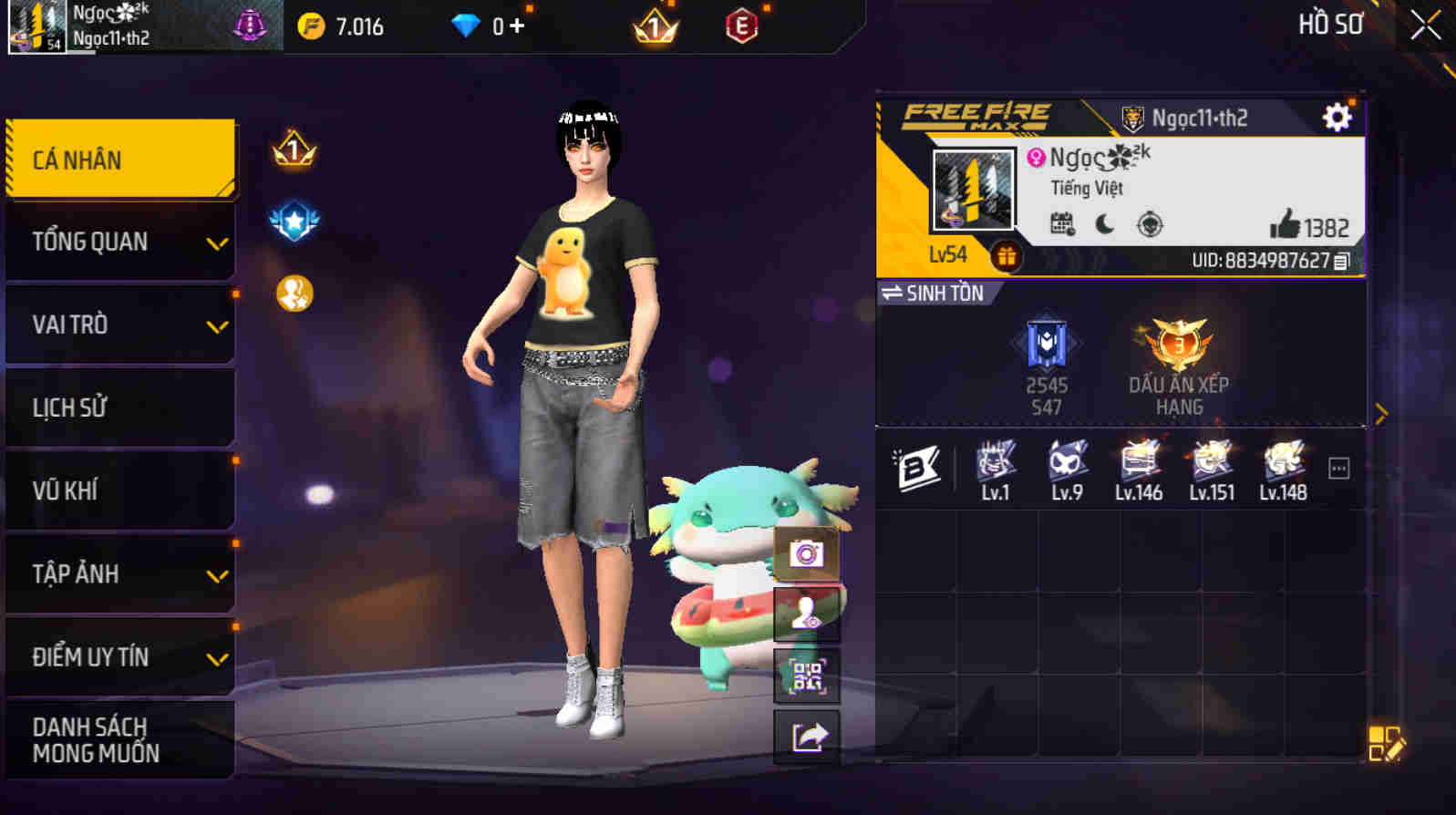Screen dimensions: 1456x815
Task: Click the share profile arrow icon
Action: tap(806, 738)
